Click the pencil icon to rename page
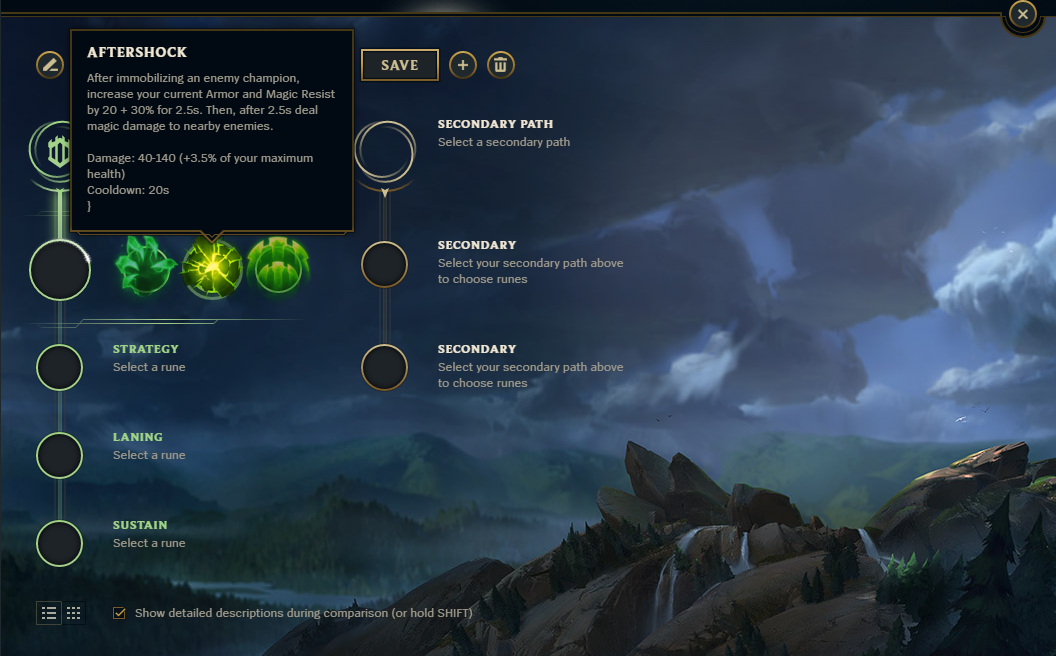Viewport: 1056px width, 656px height. [x=49, y=65]
